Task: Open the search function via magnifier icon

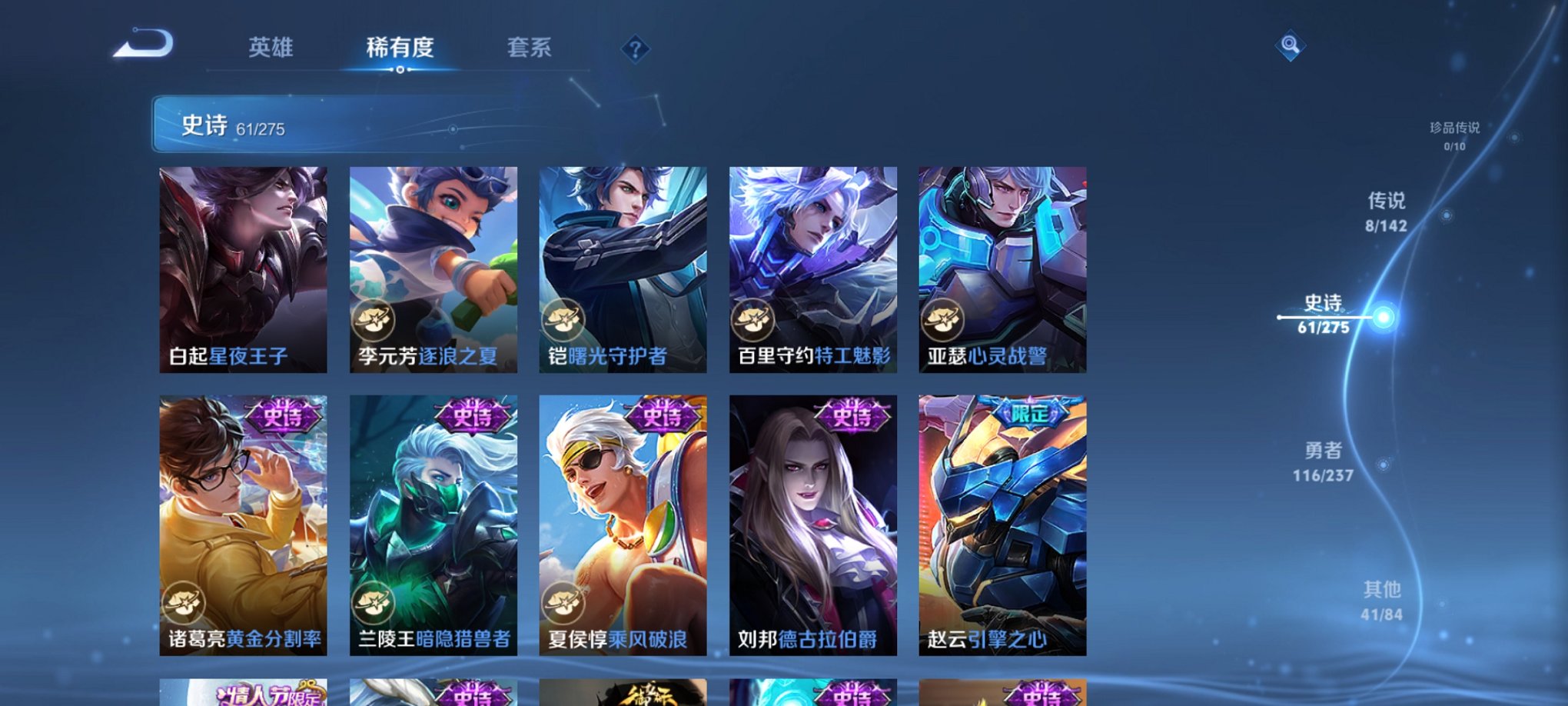Action: [x=1291, y=46]
